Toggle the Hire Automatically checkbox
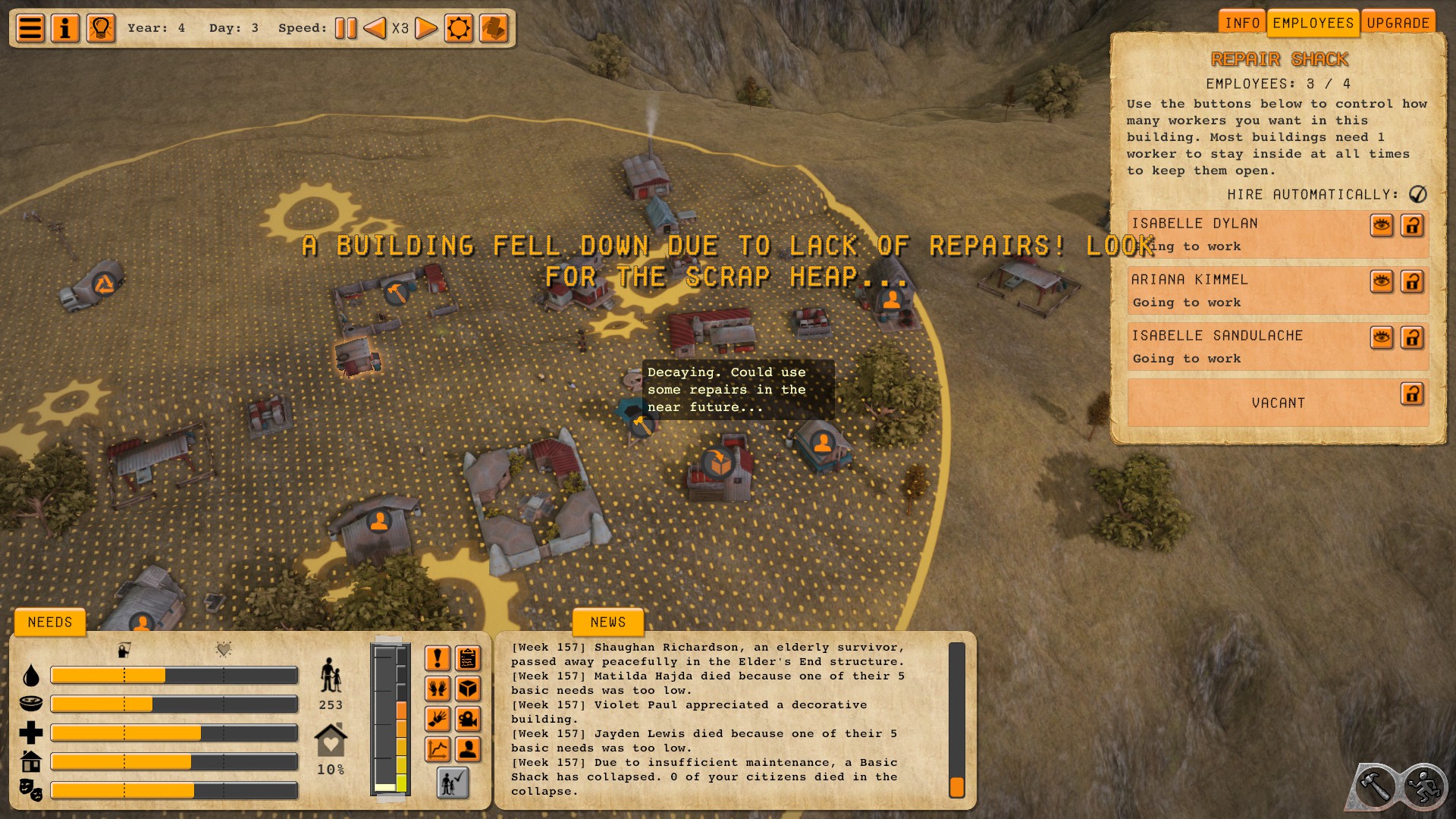1456x819 pixels. coord(1417,194)
